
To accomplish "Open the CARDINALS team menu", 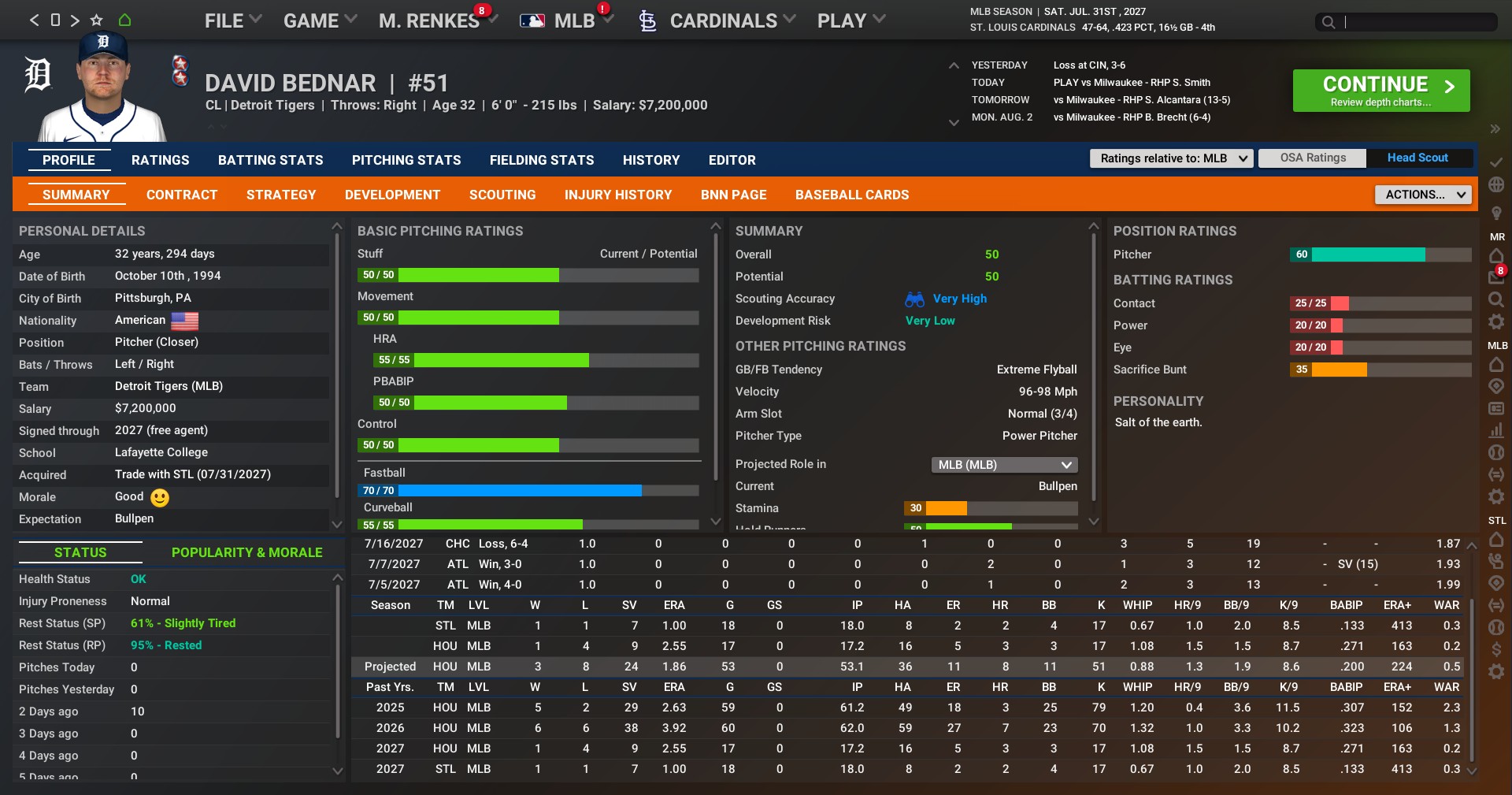I will point(723,20).
